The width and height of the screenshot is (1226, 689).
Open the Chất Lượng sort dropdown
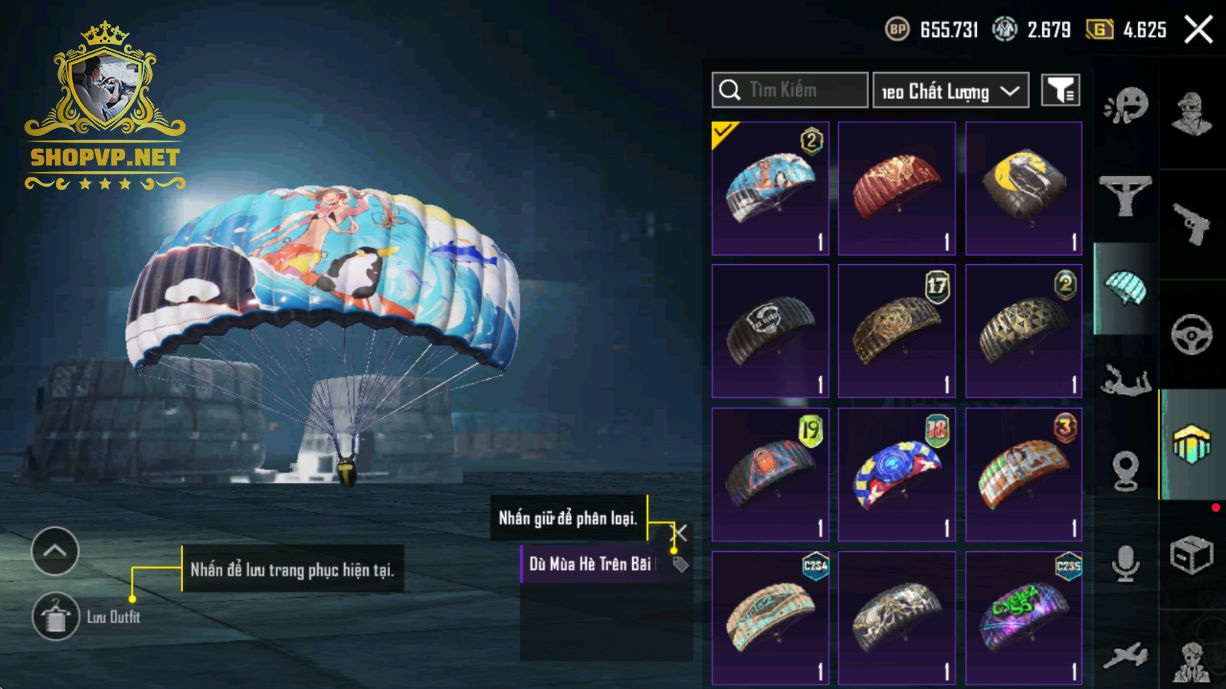pyautogui.click(x=950, y=91)
